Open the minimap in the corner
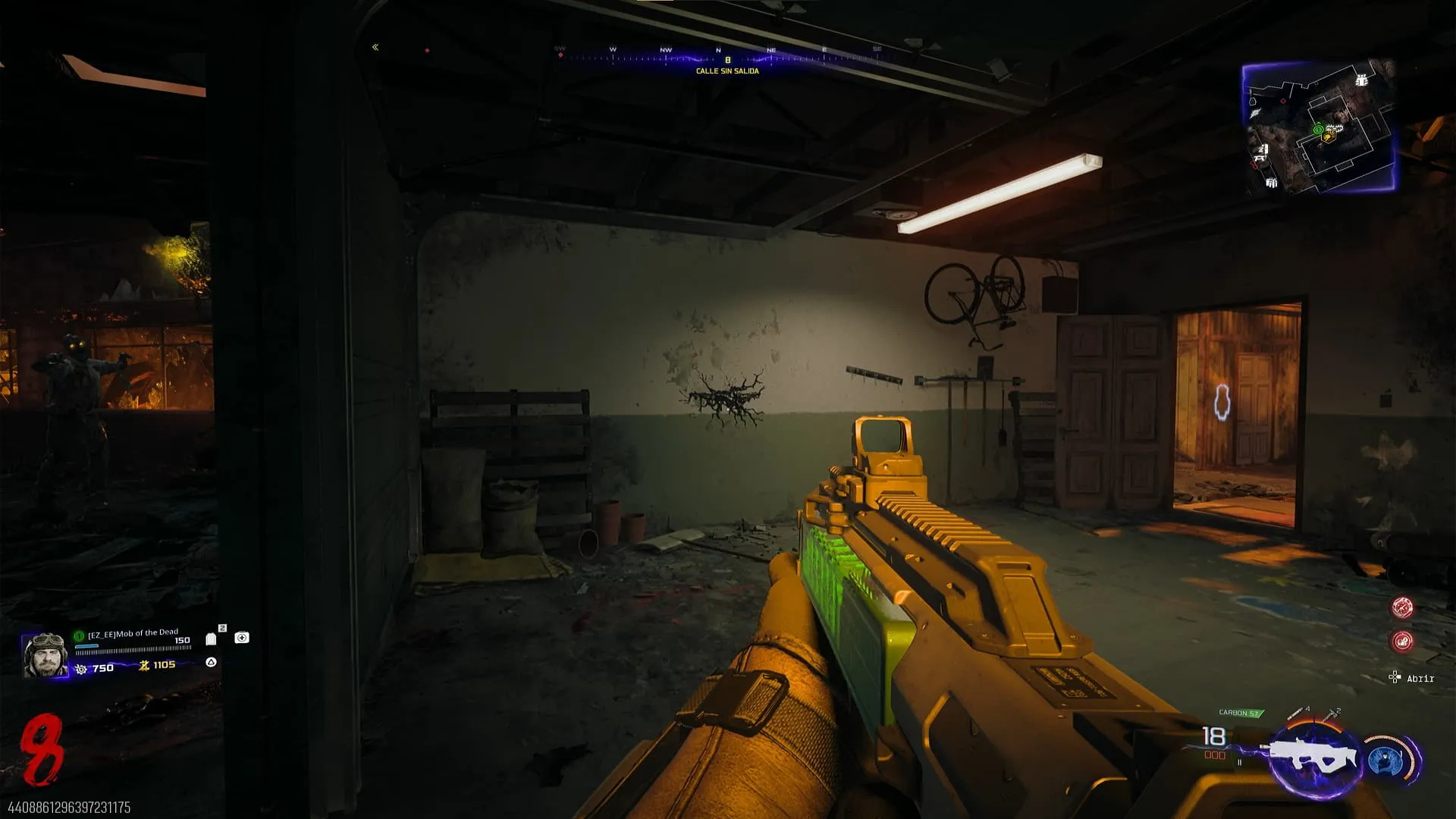1456x819 pixels. [x=1319, y=125]
